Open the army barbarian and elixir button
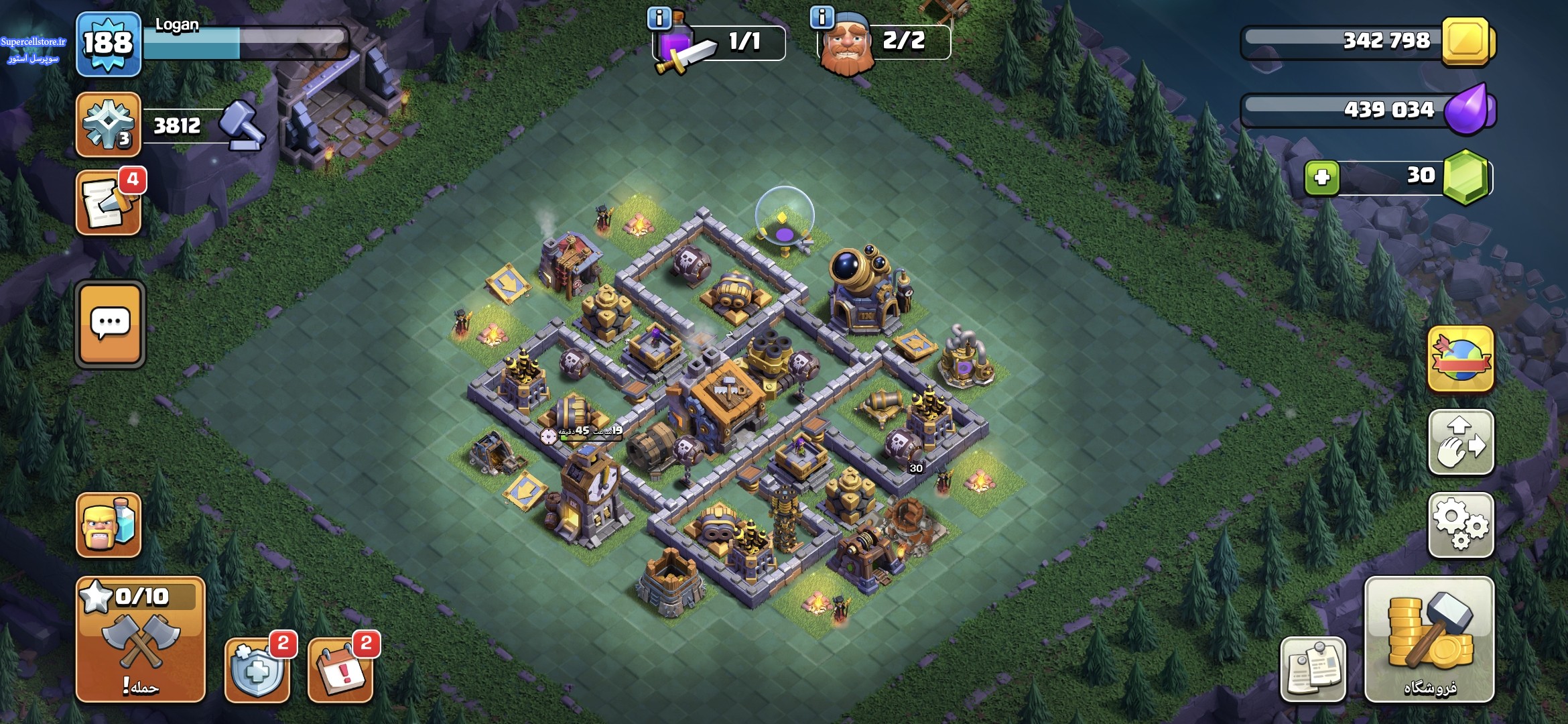Image resolution: width=1568 pixels, height=724 pixels. (109, 525)
